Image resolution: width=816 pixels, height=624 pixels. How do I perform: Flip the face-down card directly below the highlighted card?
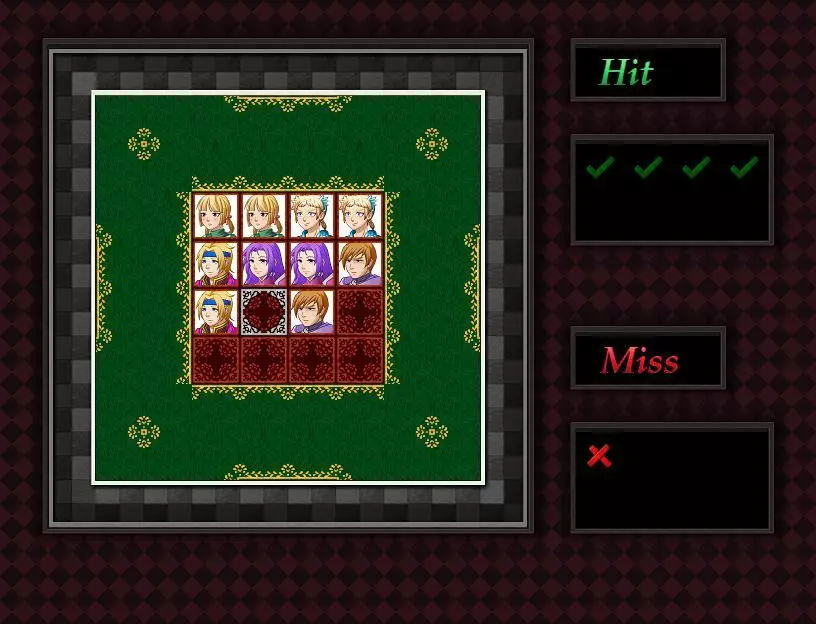pos(264,360)
